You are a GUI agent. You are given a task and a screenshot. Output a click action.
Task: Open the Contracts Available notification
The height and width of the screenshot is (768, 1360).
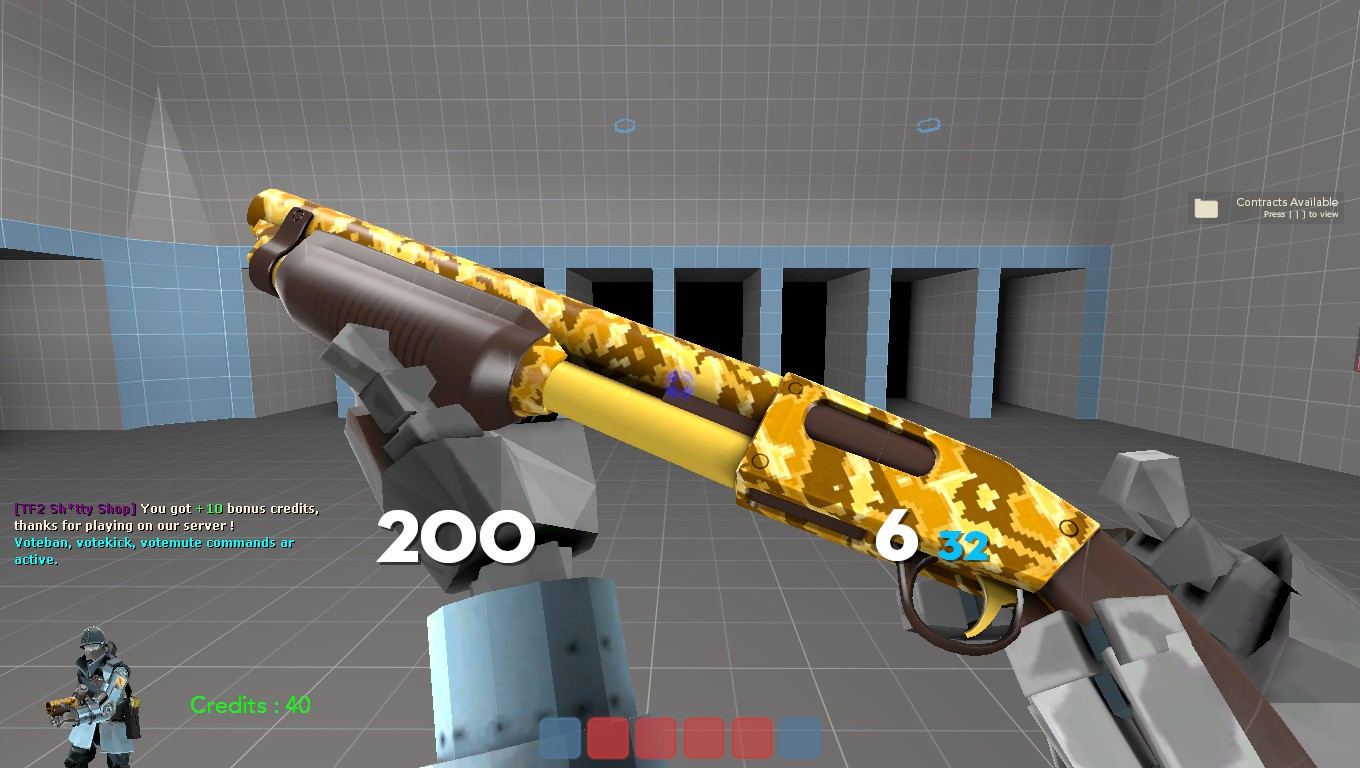coord(1286,201)
